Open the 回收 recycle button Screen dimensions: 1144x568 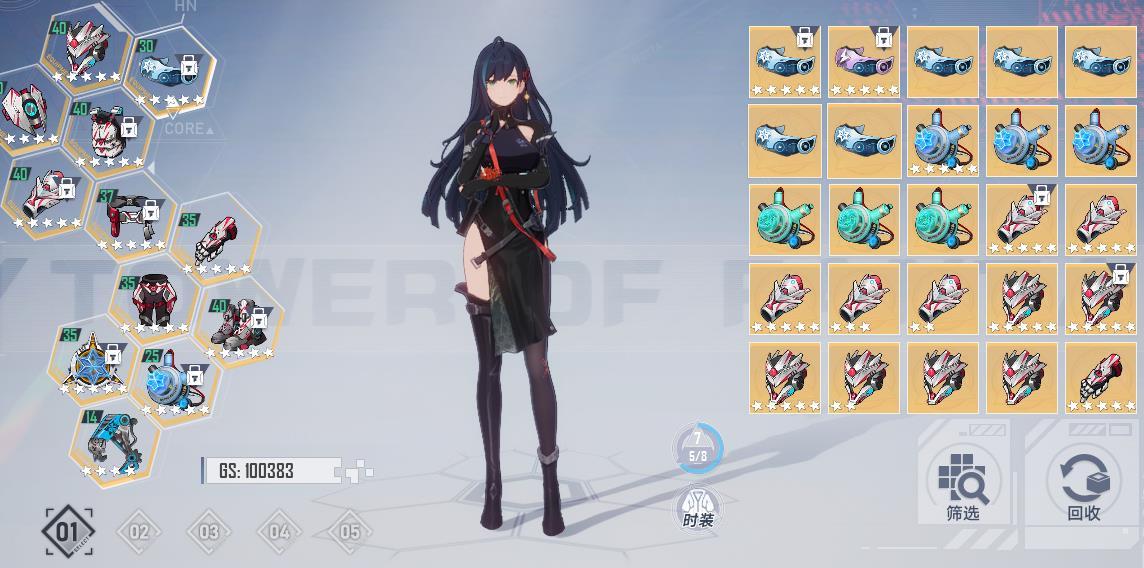tap(1084, 485)
